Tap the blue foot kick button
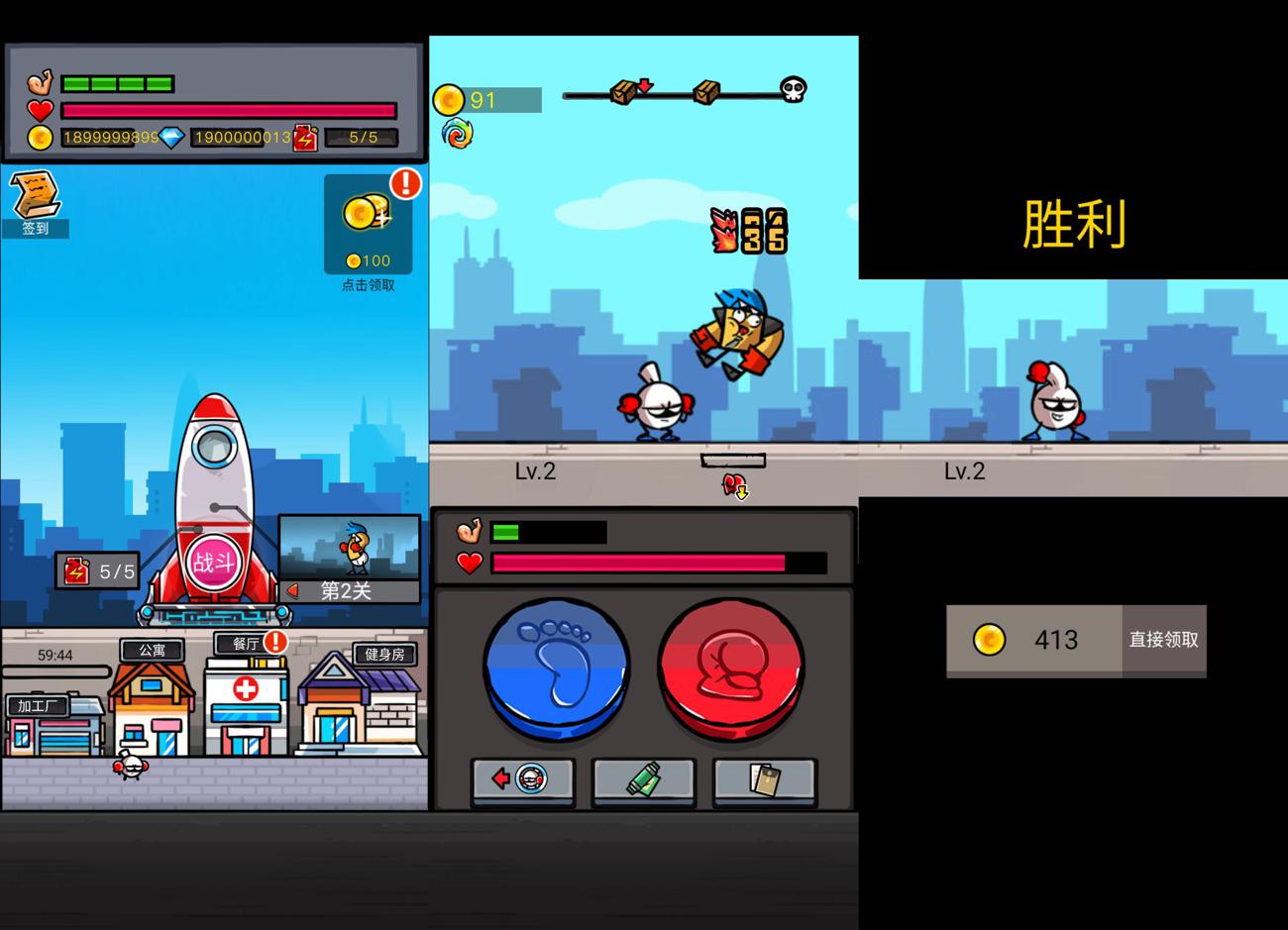This screenshot has height=930, width=1288. [x=556, y=669]
